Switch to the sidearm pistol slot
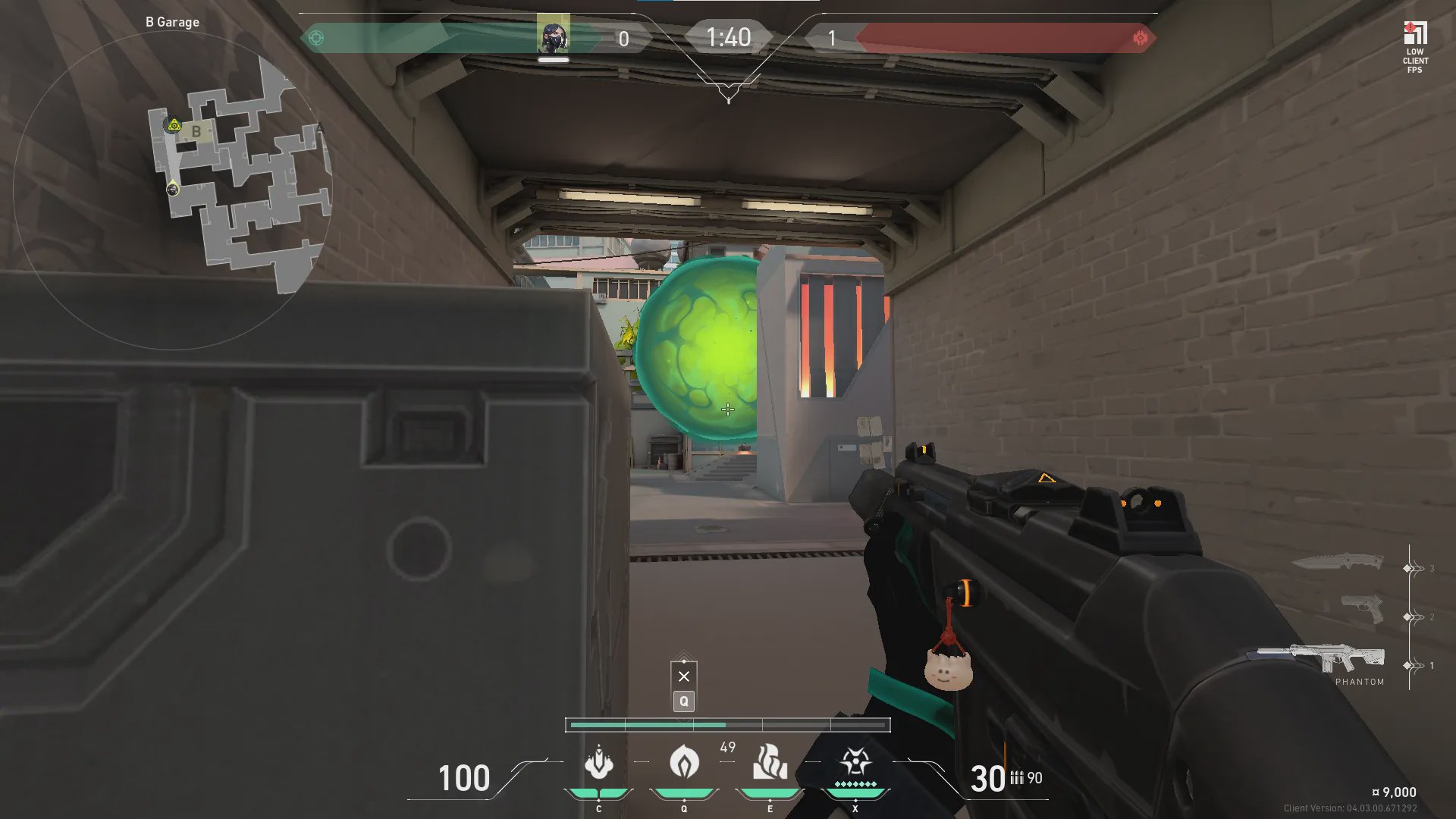The image size is (1456, 819). [x=1362, y=609]
